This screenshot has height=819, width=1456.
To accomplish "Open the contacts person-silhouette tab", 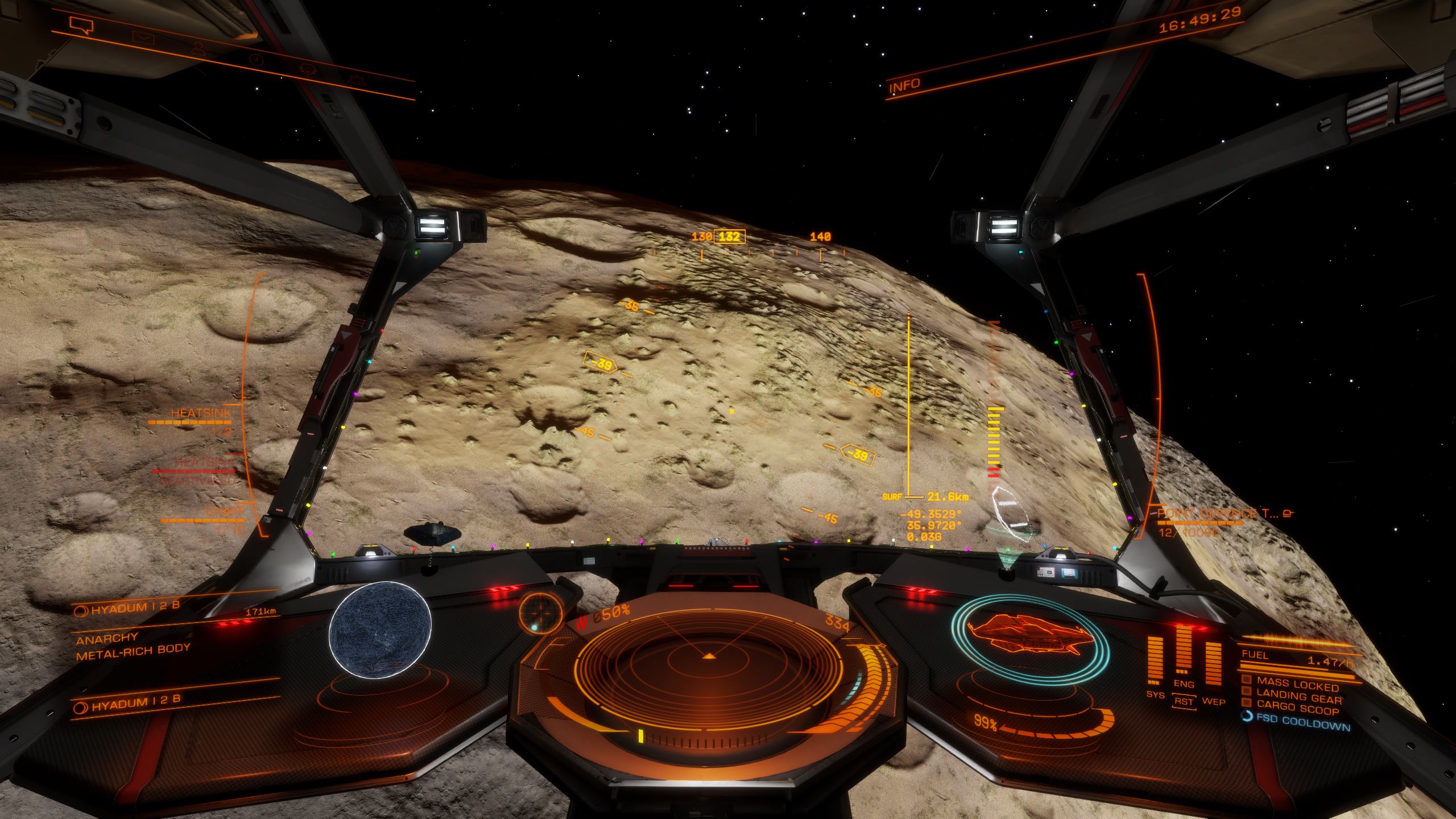I will coord(198,48).
